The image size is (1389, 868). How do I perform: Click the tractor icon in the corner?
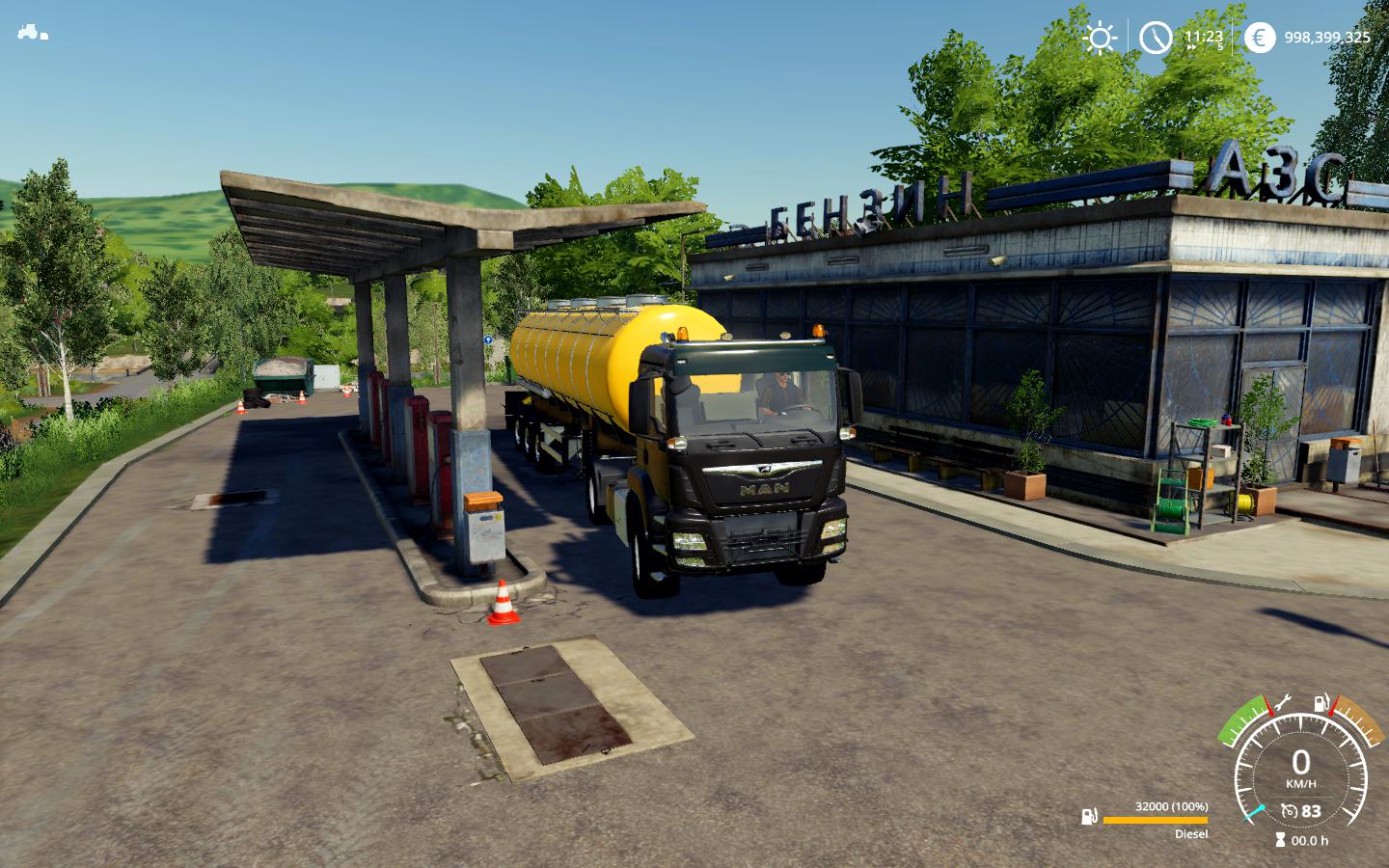[x=31, y=32]
